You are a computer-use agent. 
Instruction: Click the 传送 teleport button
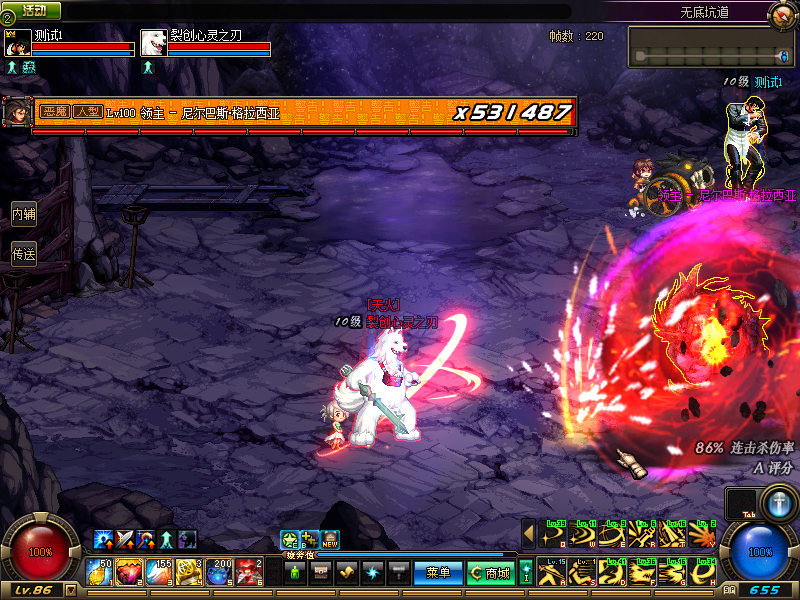click(24, 255)
